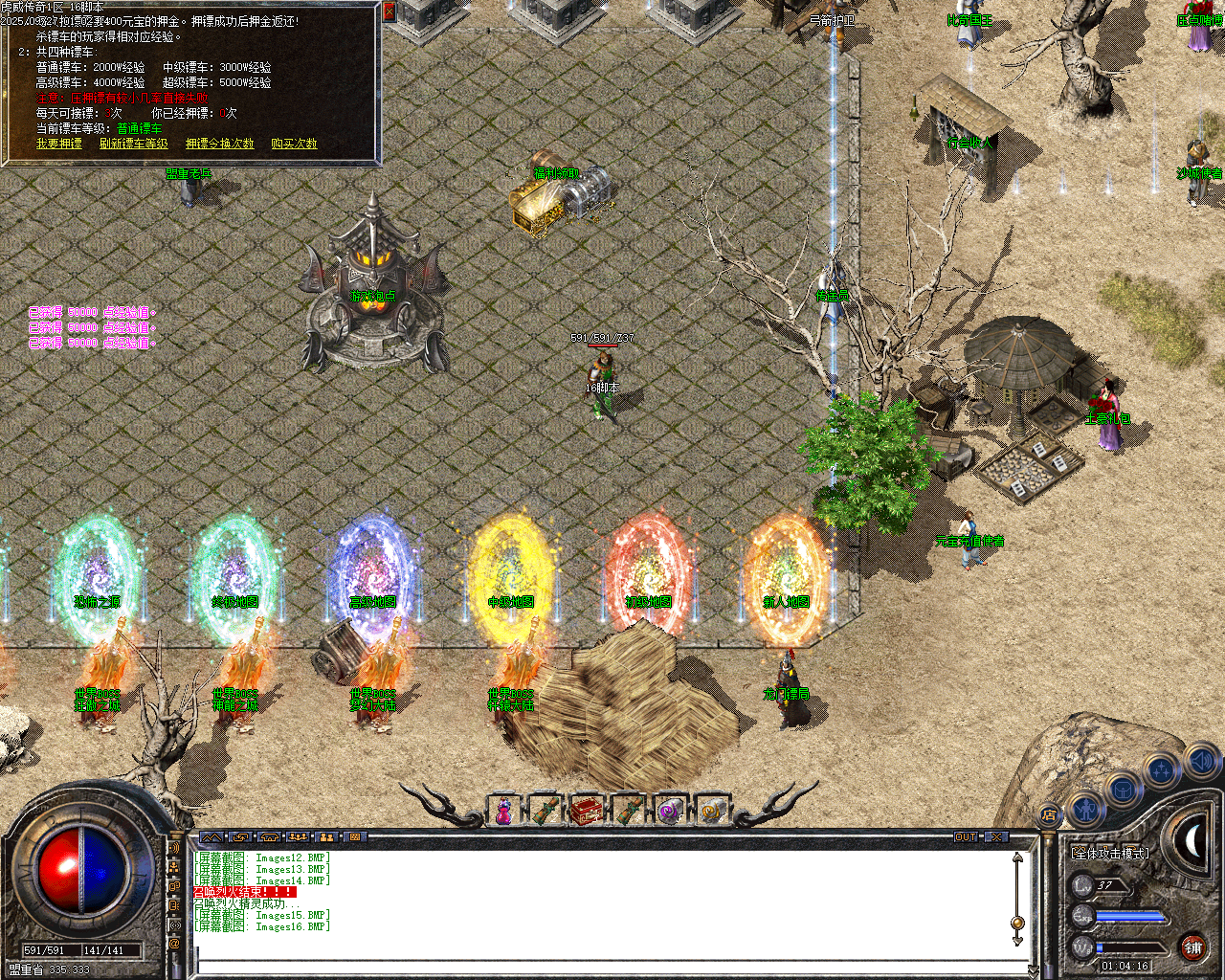Click the 店 shop icon
The image size is (1225, 980).
pos(1048,813)
